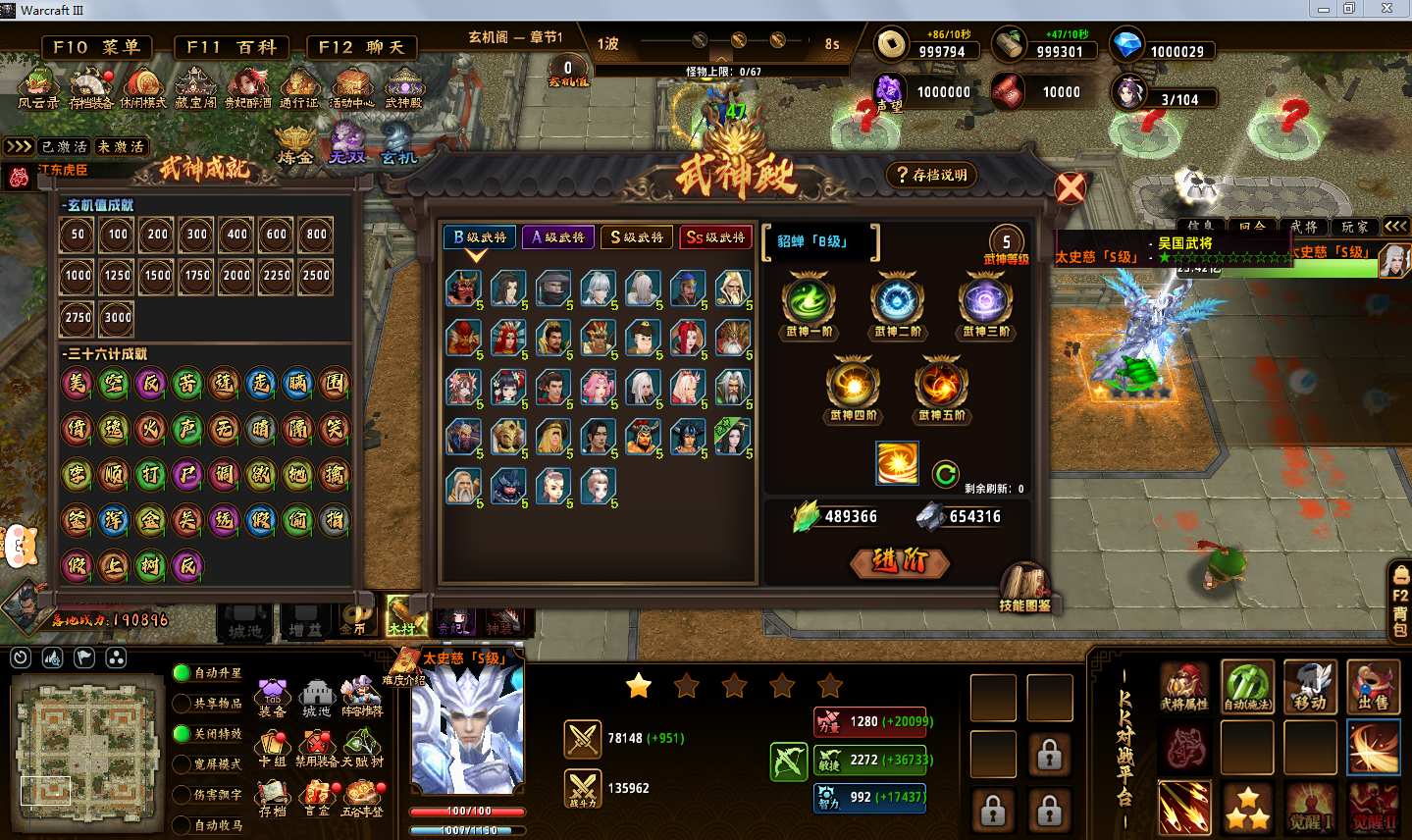Viewport: 1412px width, 840px height.
Task: Close the 武神殿 panel with red X
Action: pos(1071,187)
